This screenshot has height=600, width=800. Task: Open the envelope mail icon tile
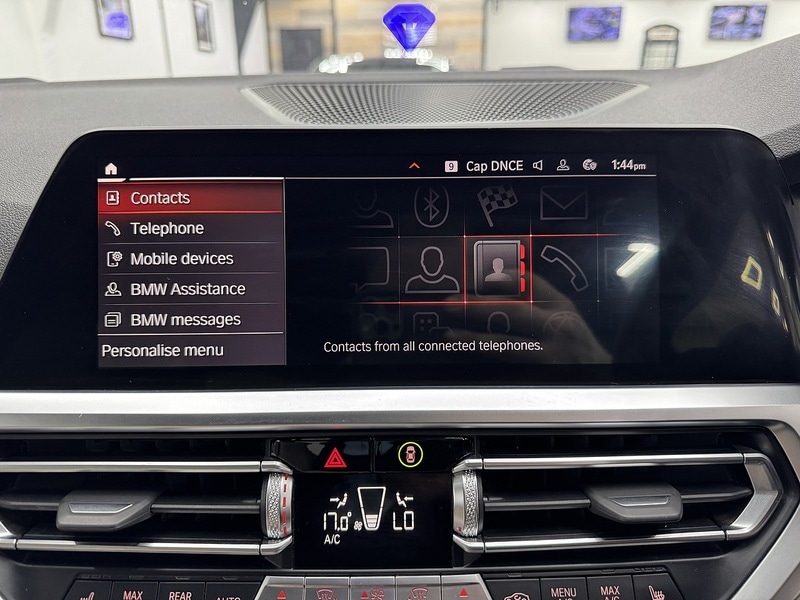click(563, 204)
